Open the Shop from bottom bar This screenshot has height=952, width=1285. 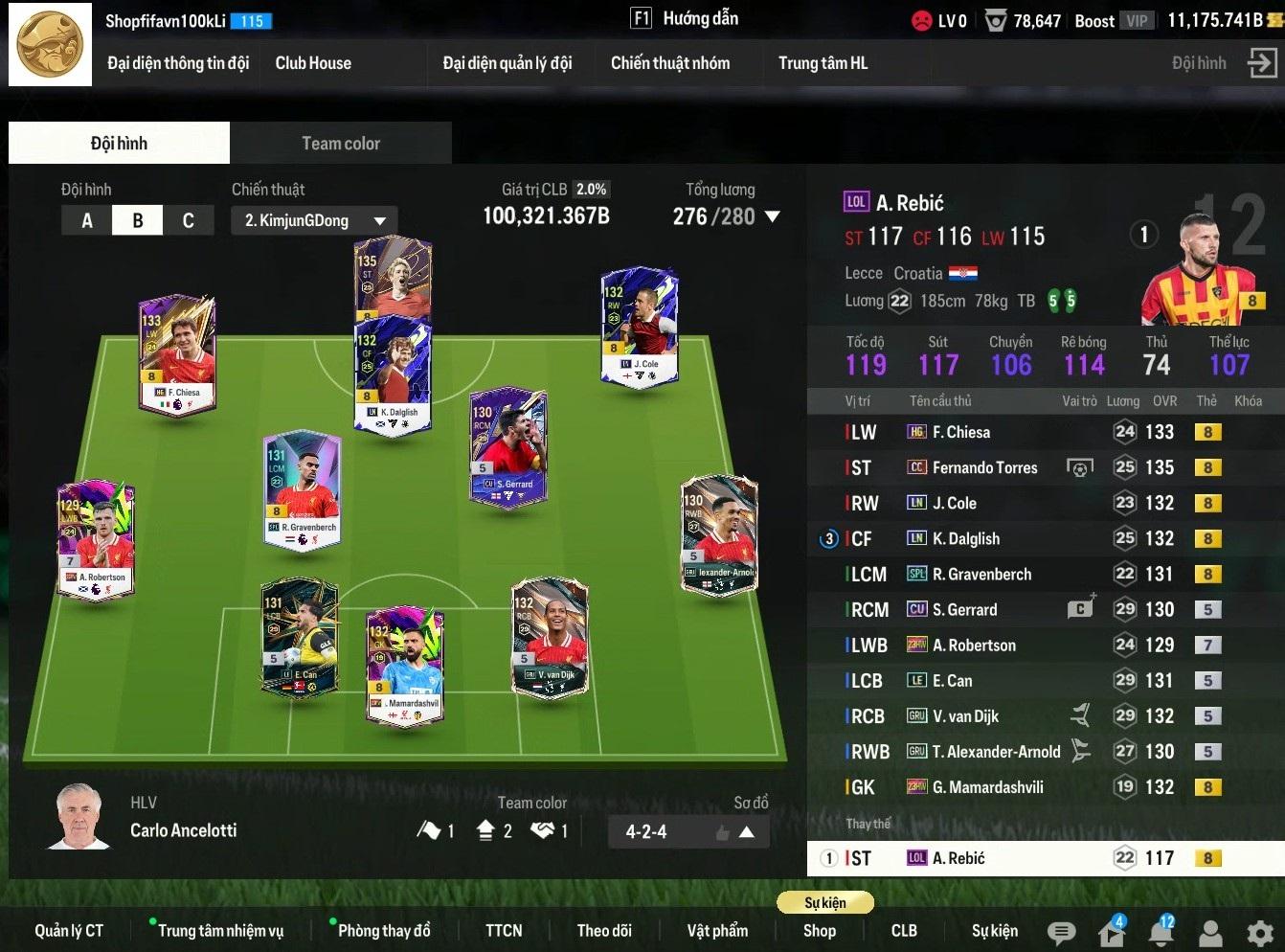[820, 931]
